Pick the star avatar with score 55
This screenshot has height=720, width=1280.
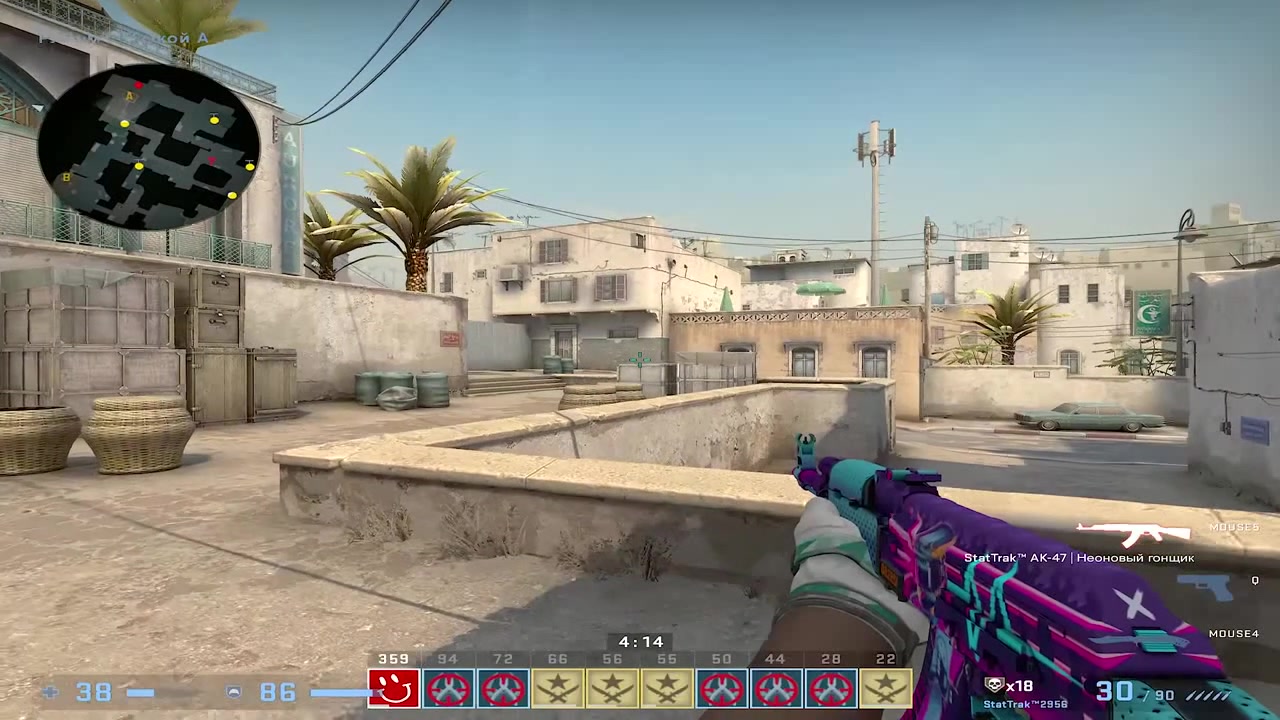coord(667,688)
